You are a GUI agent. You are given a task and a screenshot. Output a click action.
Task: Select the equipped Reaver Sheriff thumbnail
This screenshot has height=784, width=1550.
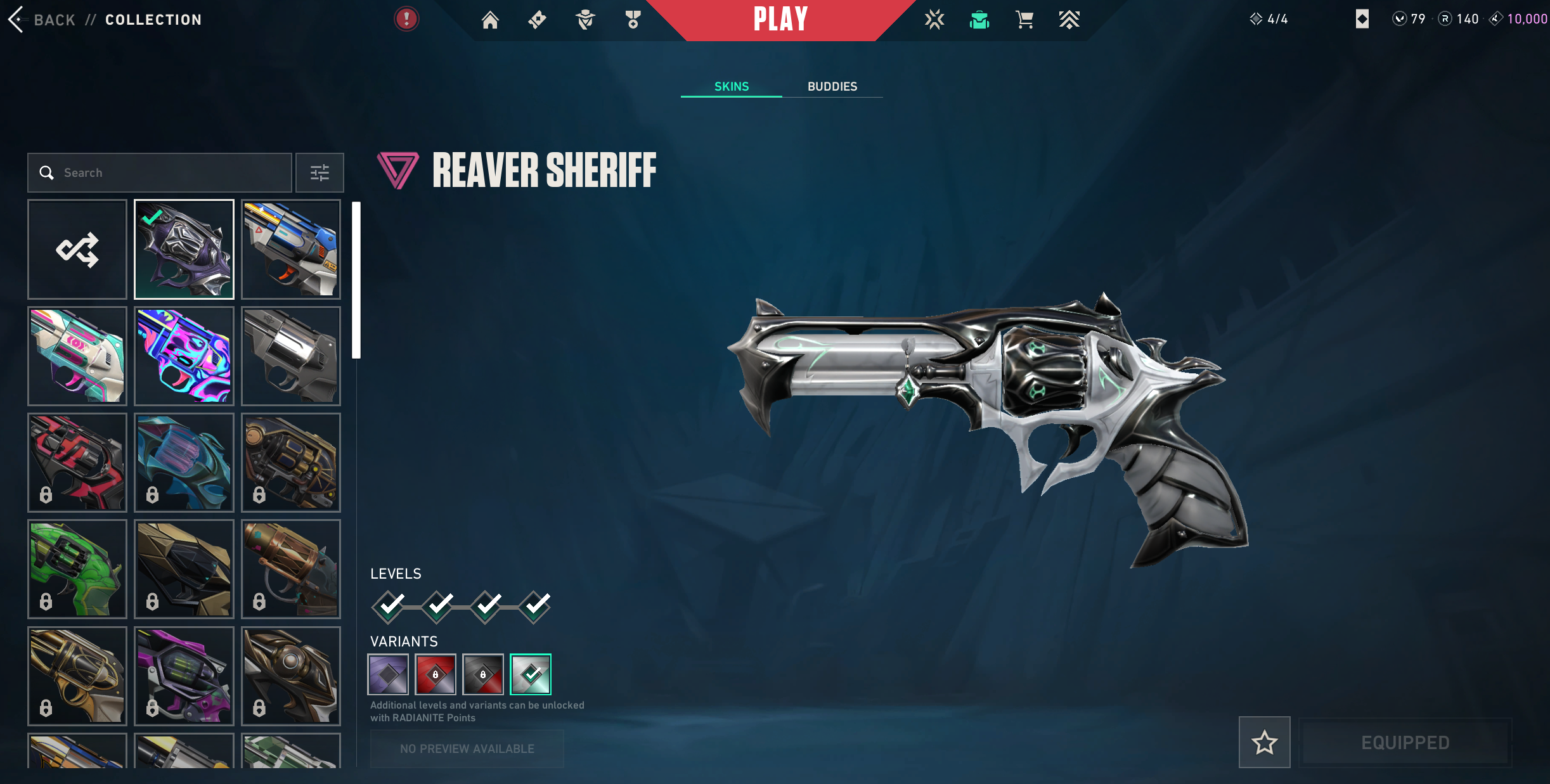tap(184, 250)
